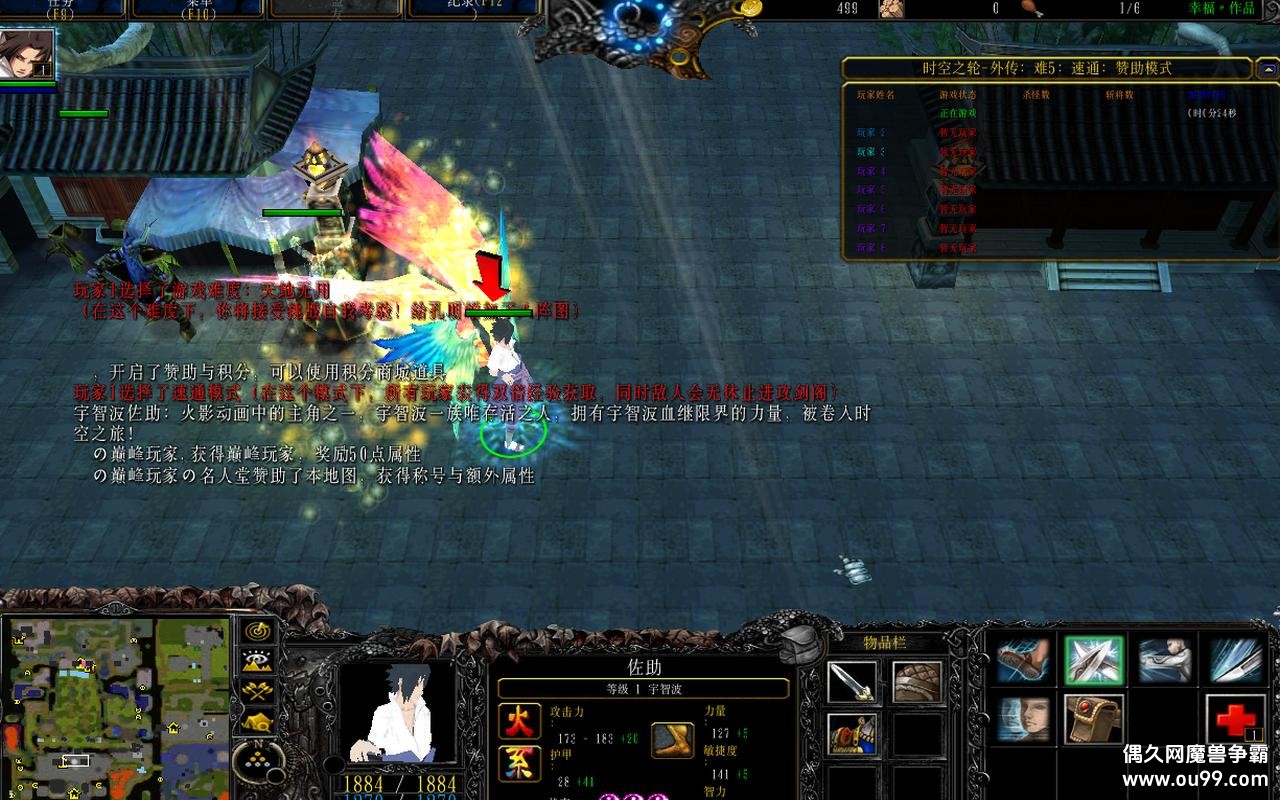Activate the highlighted crossed blades ability
The height and width of the screenshot is (800, 1280).
[1094, 661]
